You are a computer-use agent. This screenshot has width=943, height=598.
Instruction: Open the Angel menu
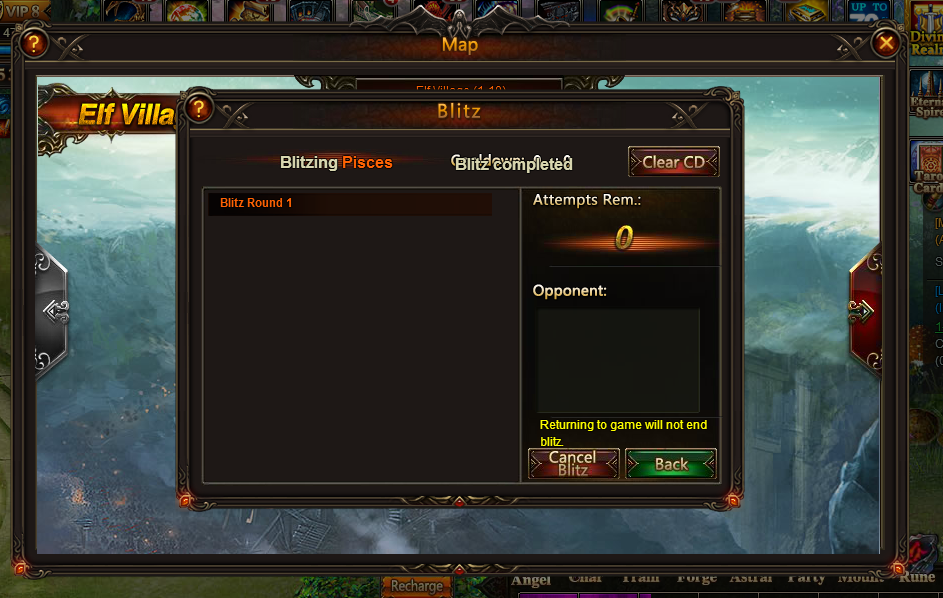coord(531,579)
